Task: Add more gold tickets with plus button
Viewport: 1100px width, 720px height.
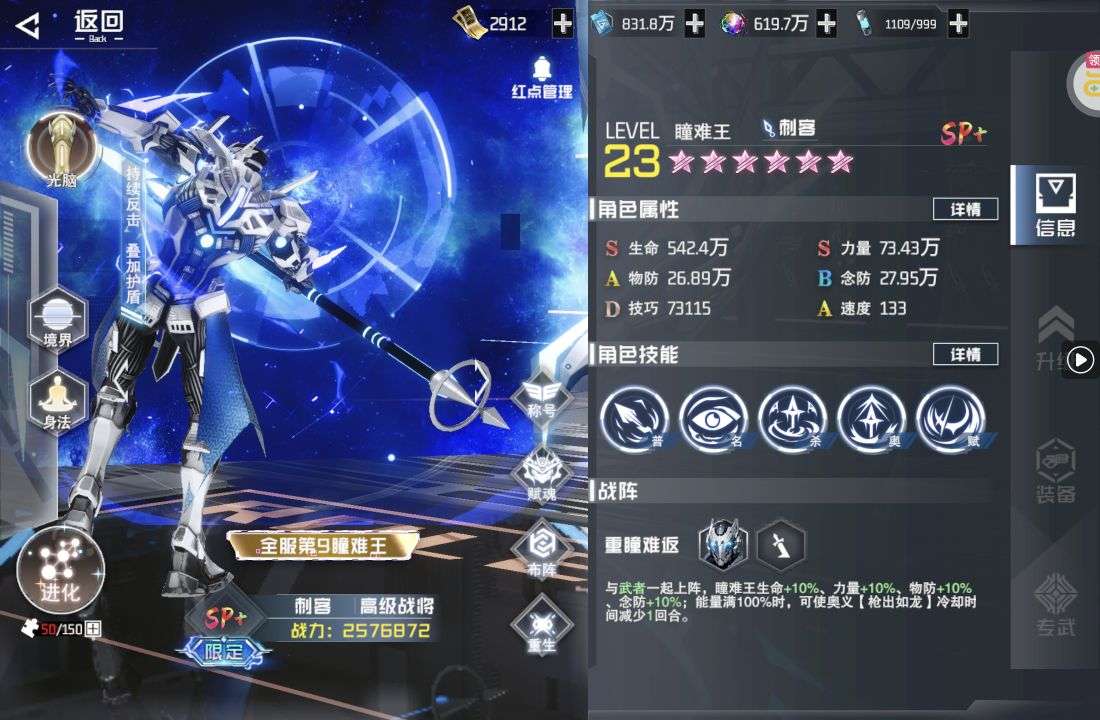Action: click(563, 23)
